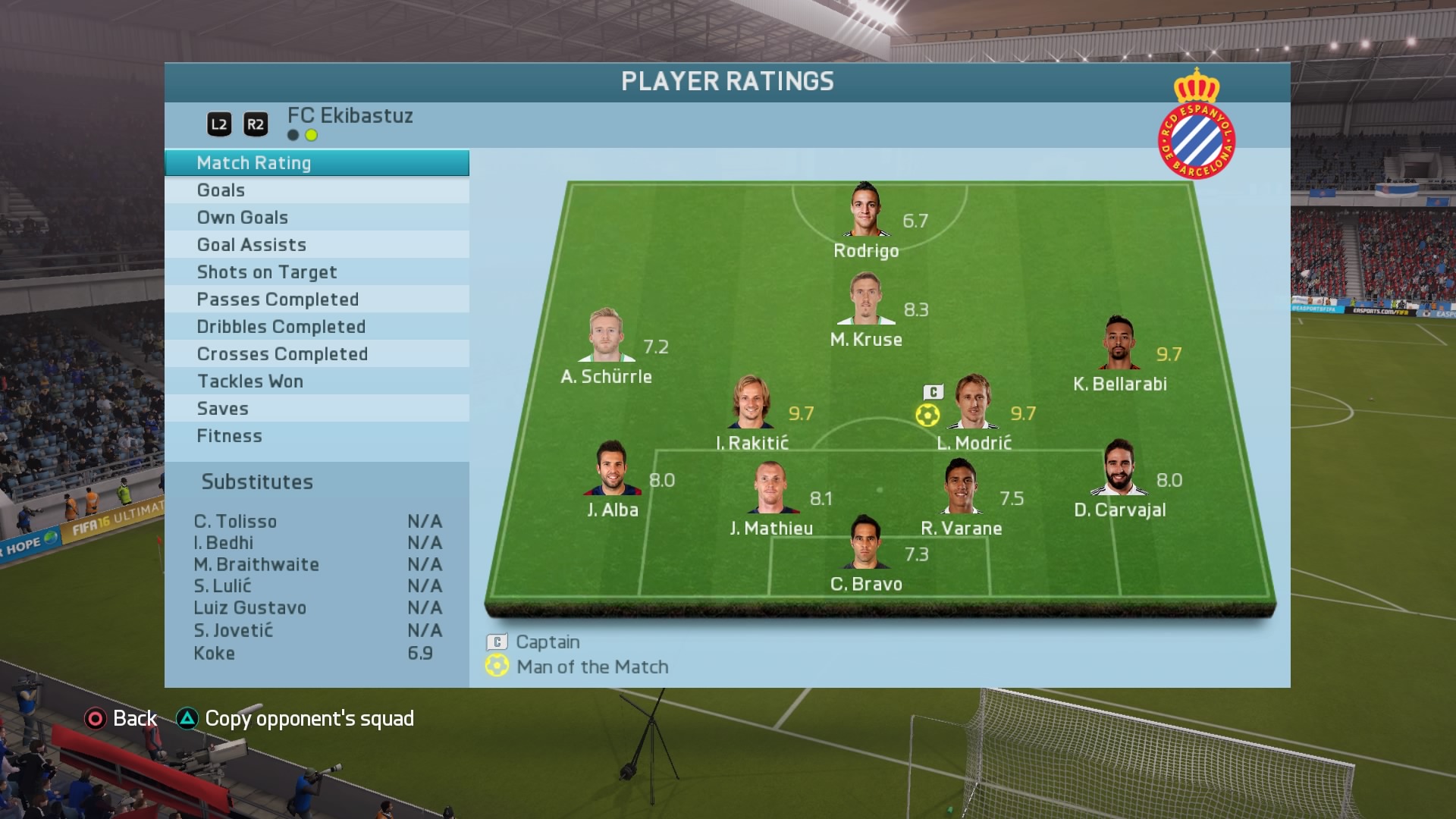Choose the Goals stat entry
Viewport: 1456px width, 819px height.
point(316,190)
